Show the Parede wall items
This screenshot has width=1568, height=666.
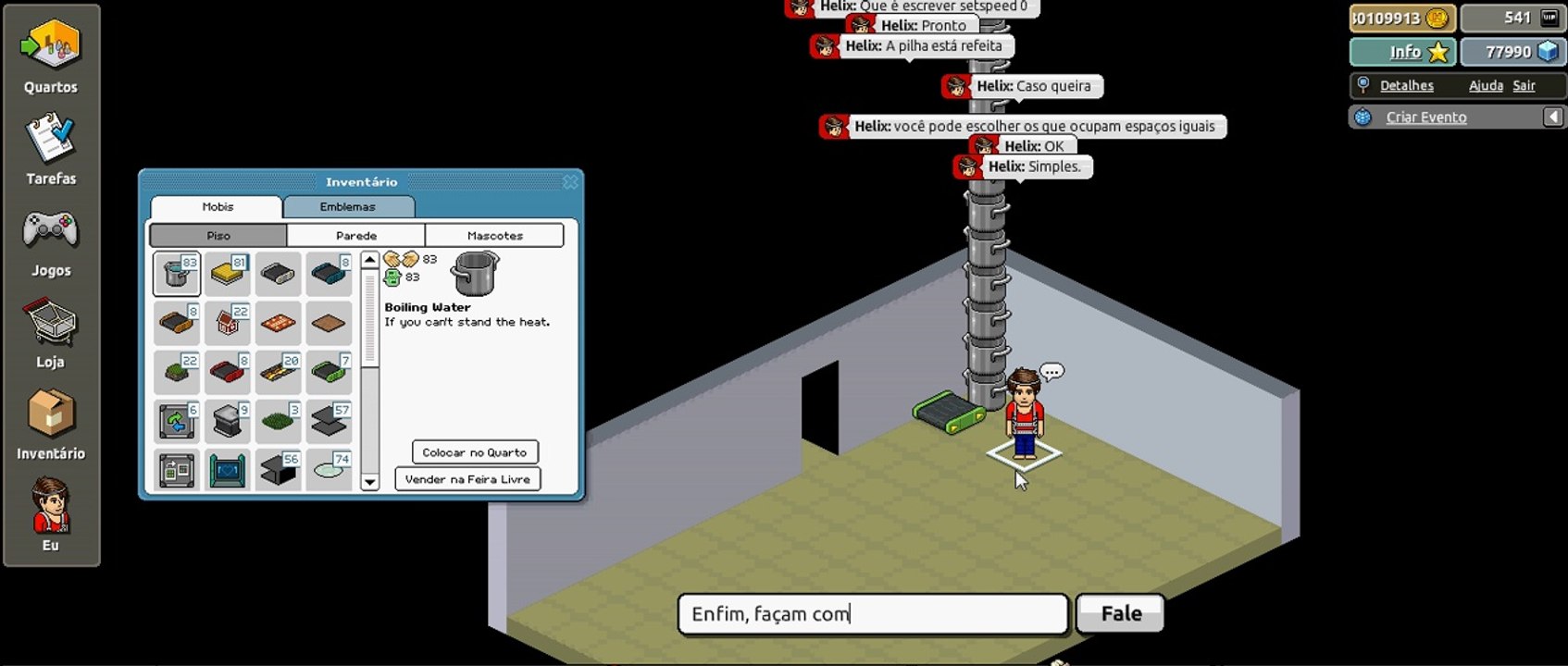tap(355, 236)
